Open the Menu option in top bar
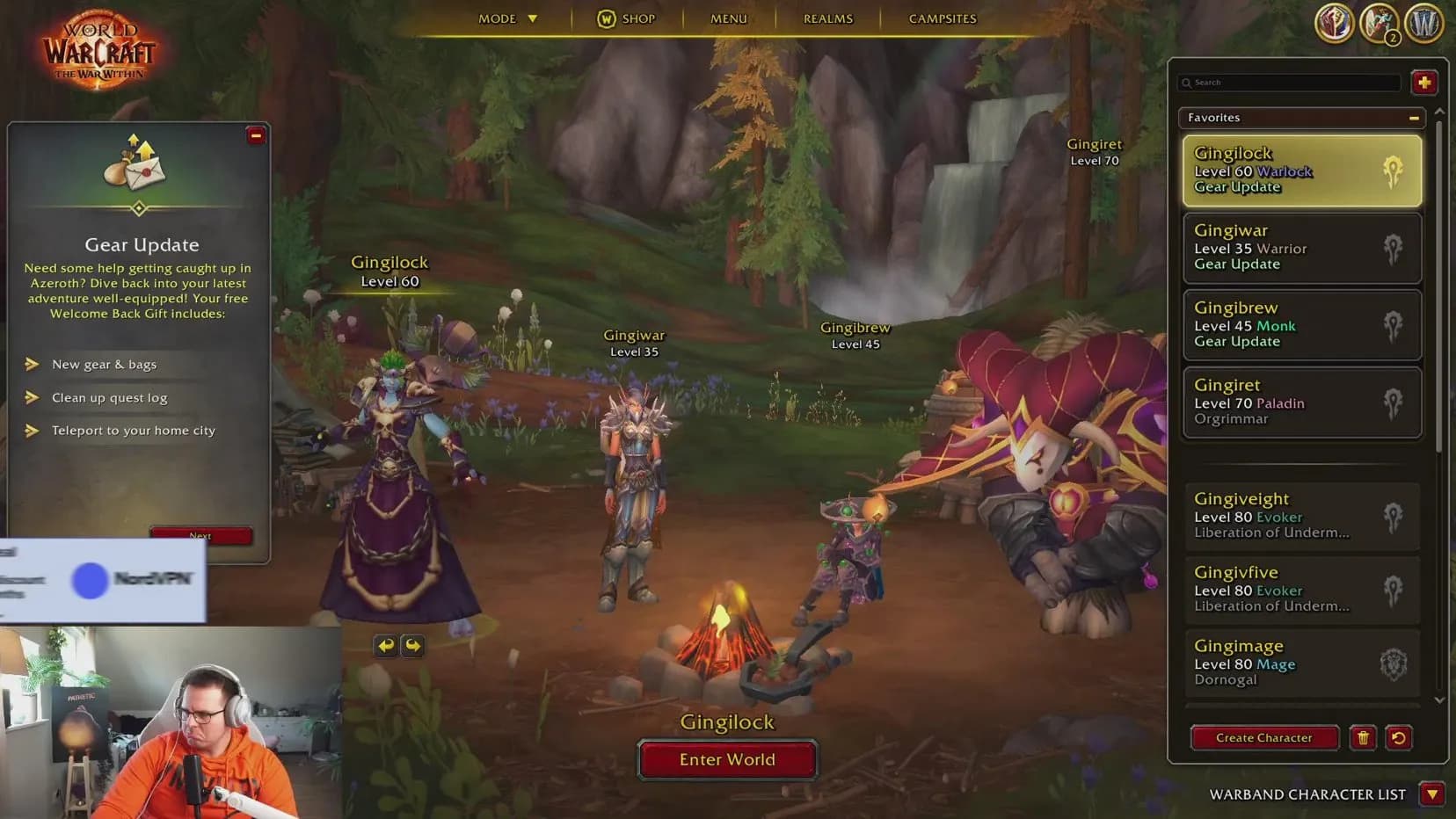Image resolution: width=1456 pixels, height=819 pixels. pyautogui.click(x=728, y=18)
